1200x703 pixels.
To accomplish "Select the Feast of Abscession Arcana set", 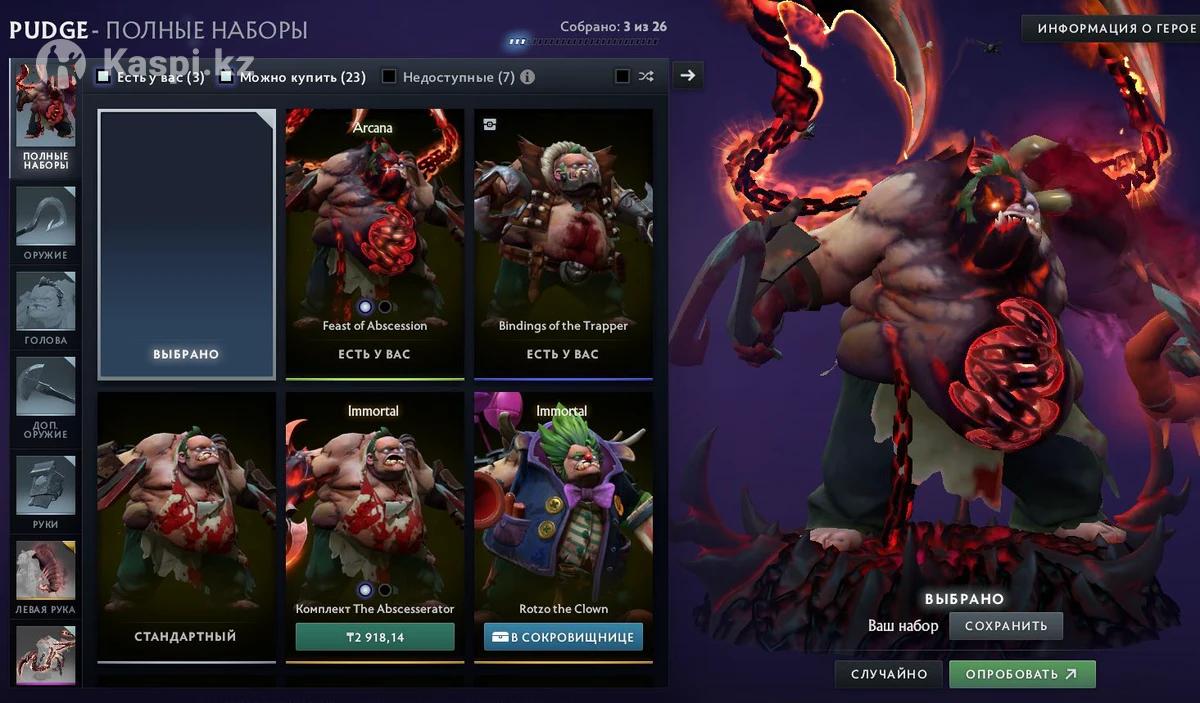I will click(375, 240).
